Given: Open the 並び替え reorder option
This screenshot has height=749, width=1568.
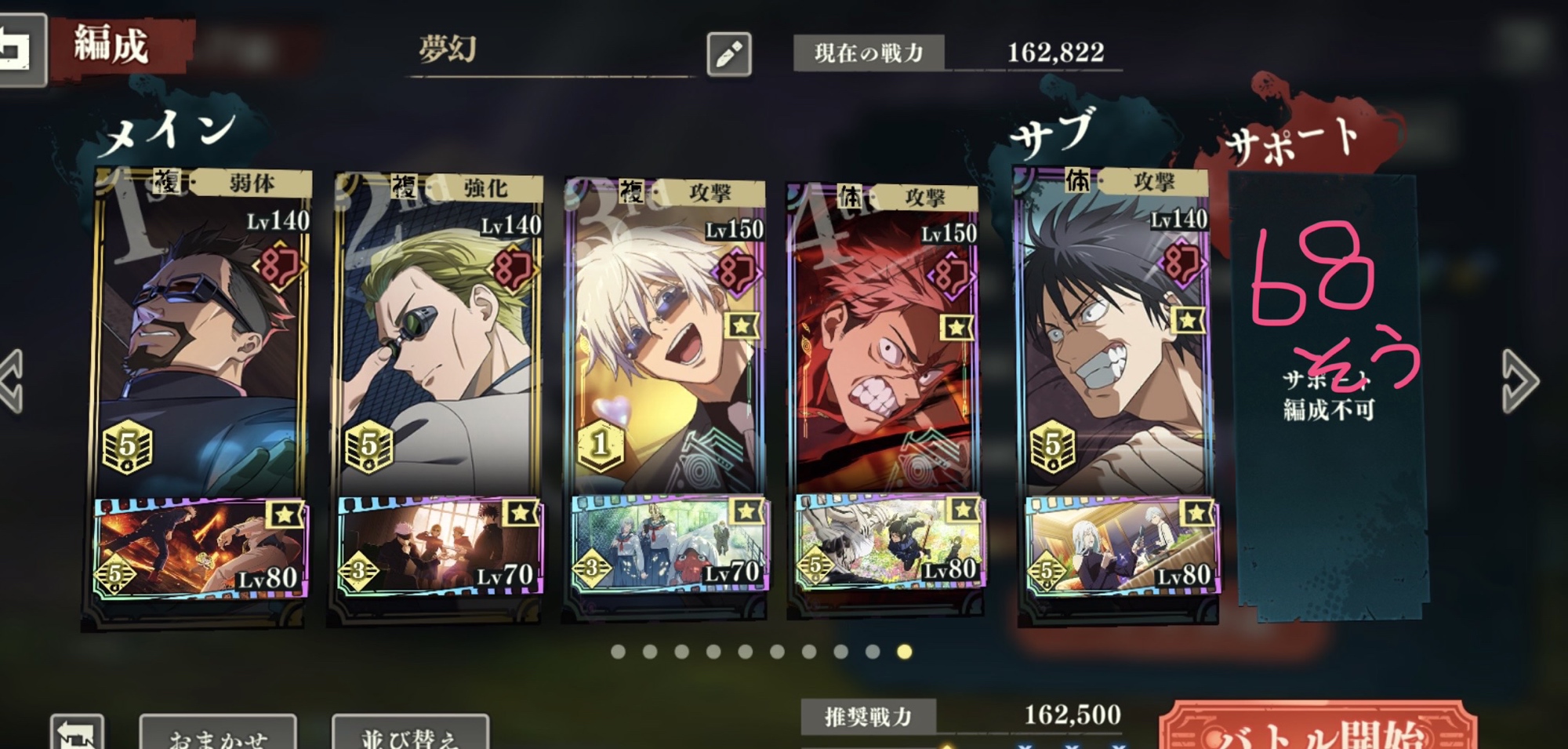Looking at the screenshot, I should 410,733.
